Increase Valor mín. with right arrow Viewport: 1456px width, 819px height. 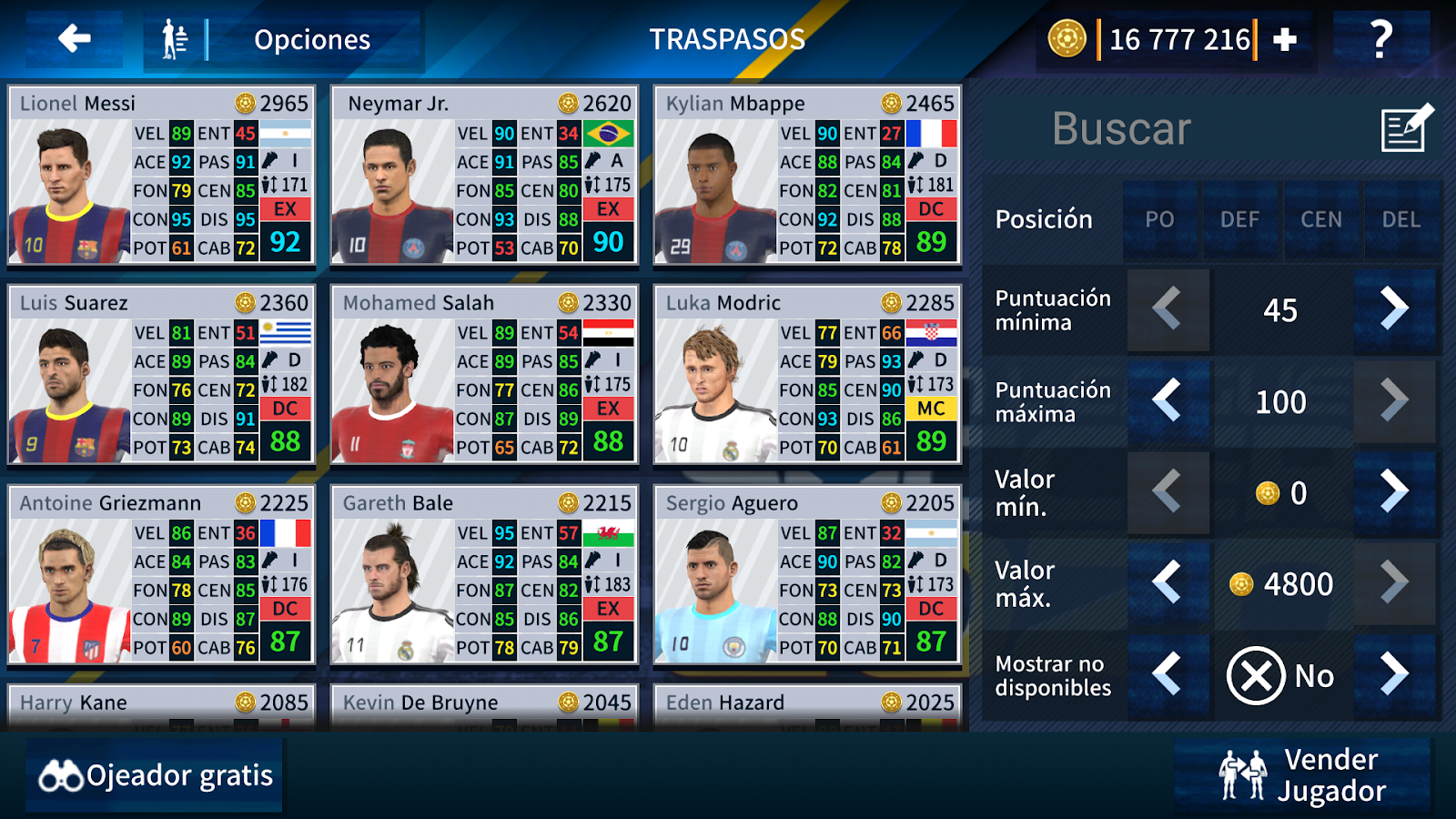point(1393,492)
